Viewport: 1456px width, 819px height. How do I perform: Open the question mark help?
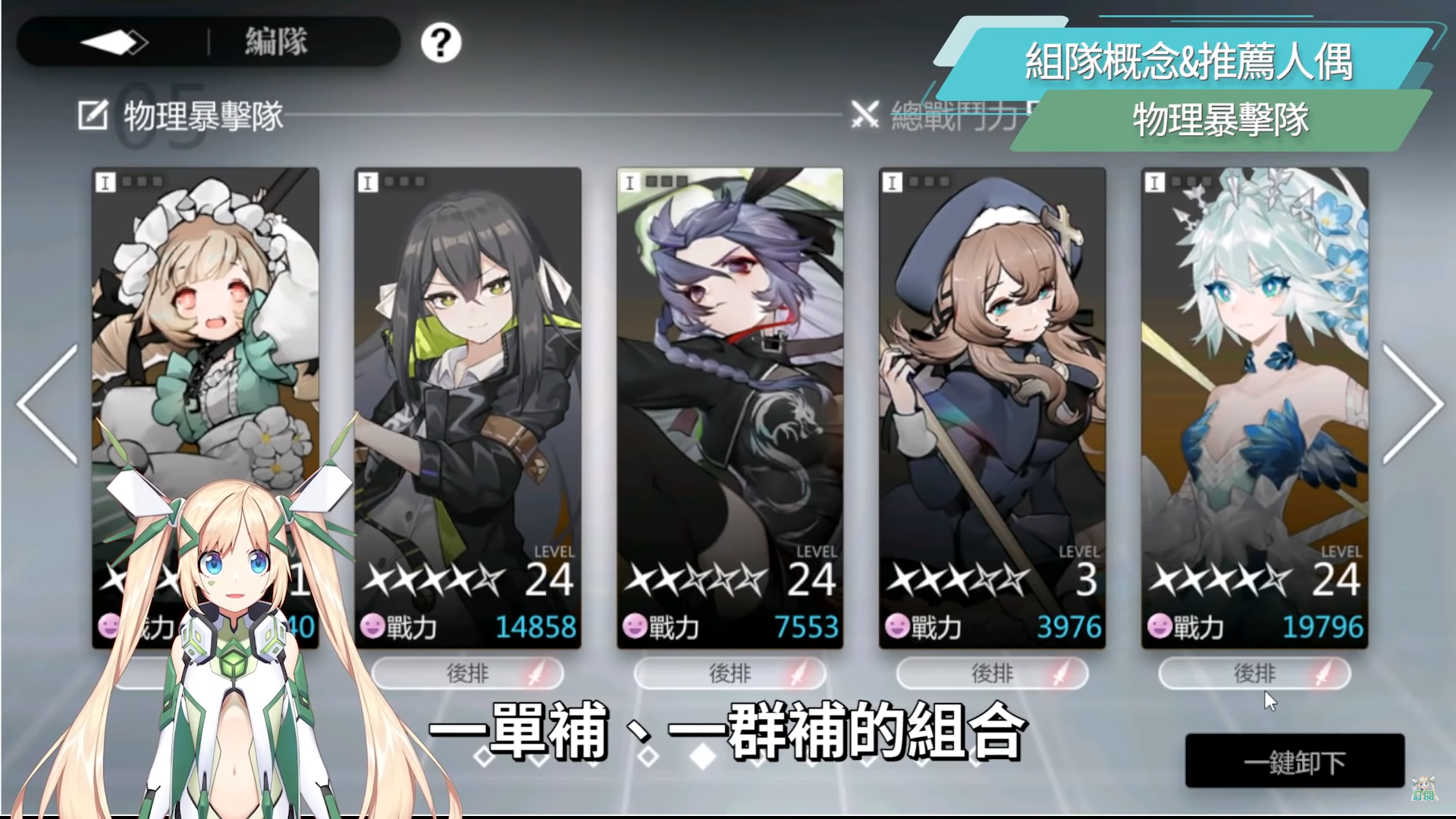(441, 42)
